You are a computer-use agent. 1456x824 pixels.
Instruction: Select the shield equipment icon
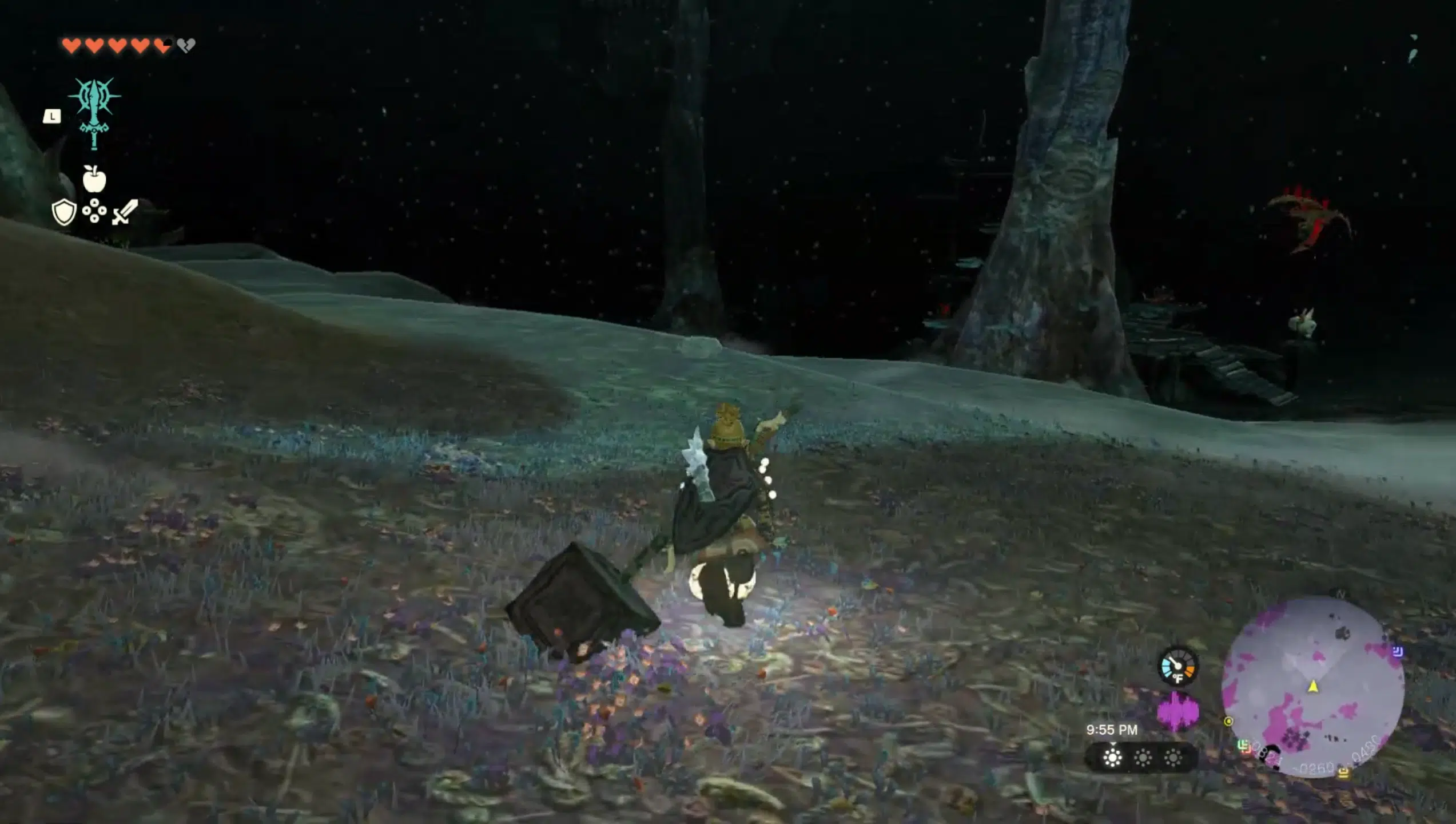click(63, 212)
